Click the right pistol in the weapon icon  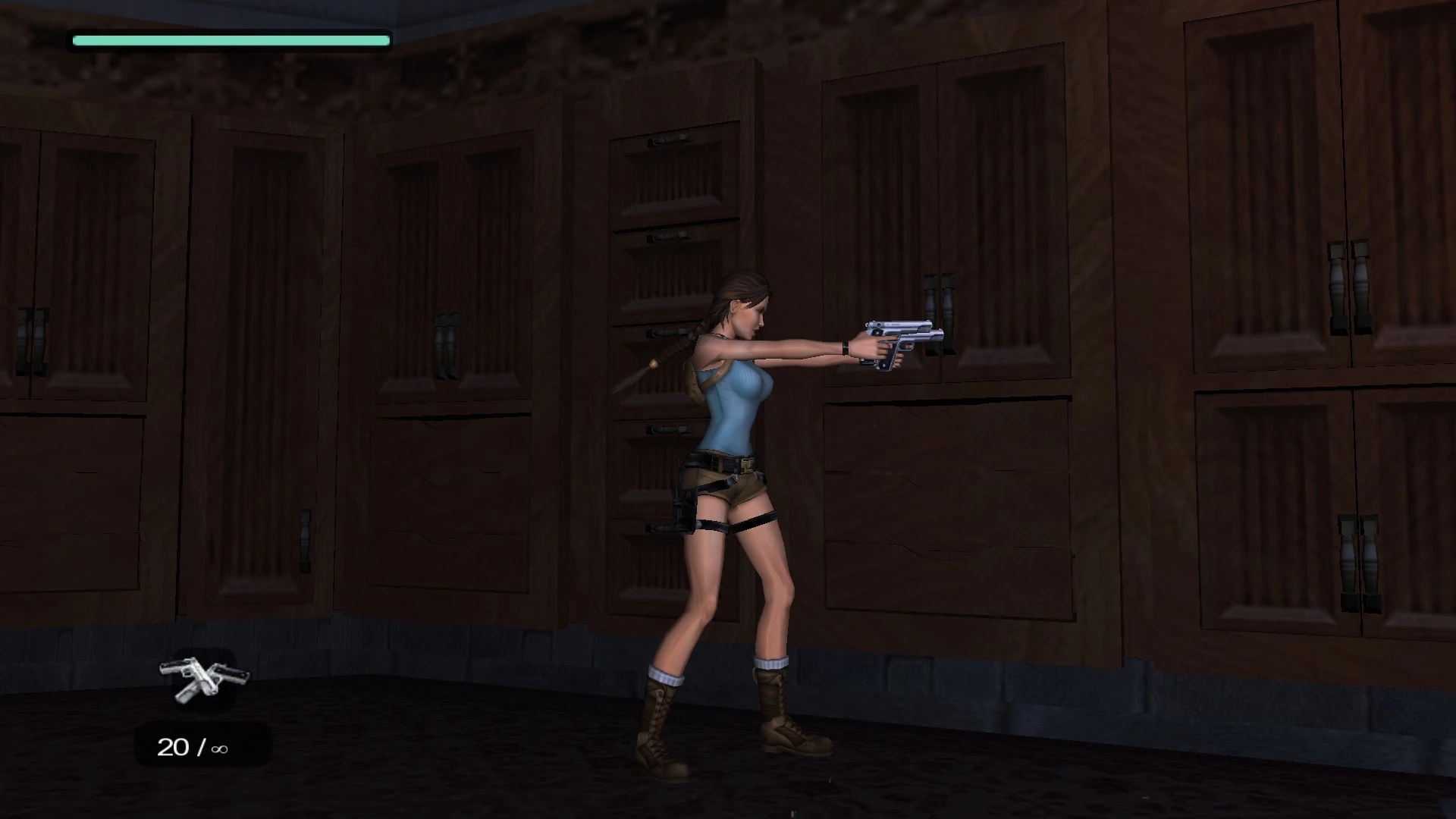click(231, 673)
